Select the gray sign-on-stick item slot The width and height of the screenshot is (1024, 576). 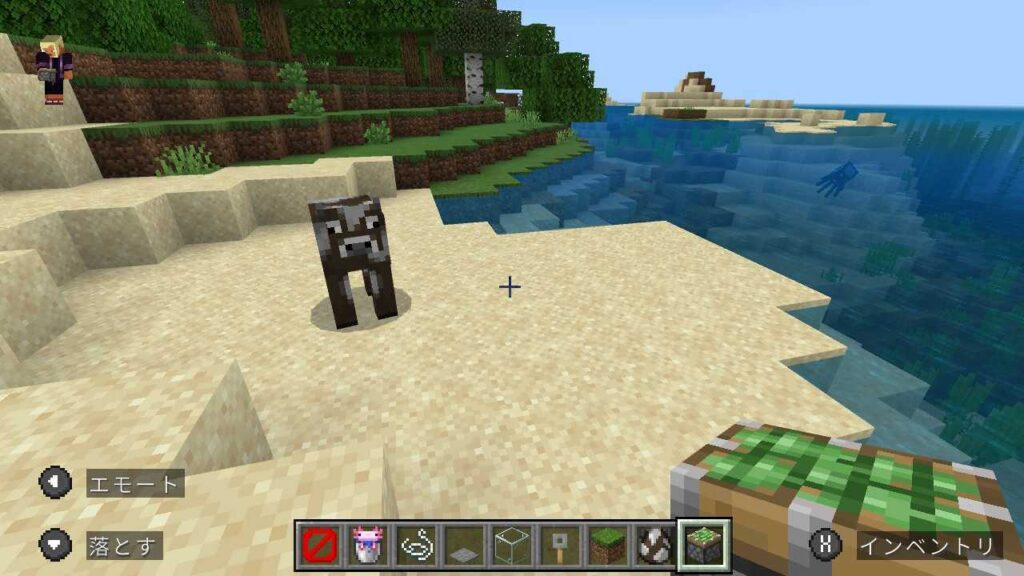coord(559,545)
